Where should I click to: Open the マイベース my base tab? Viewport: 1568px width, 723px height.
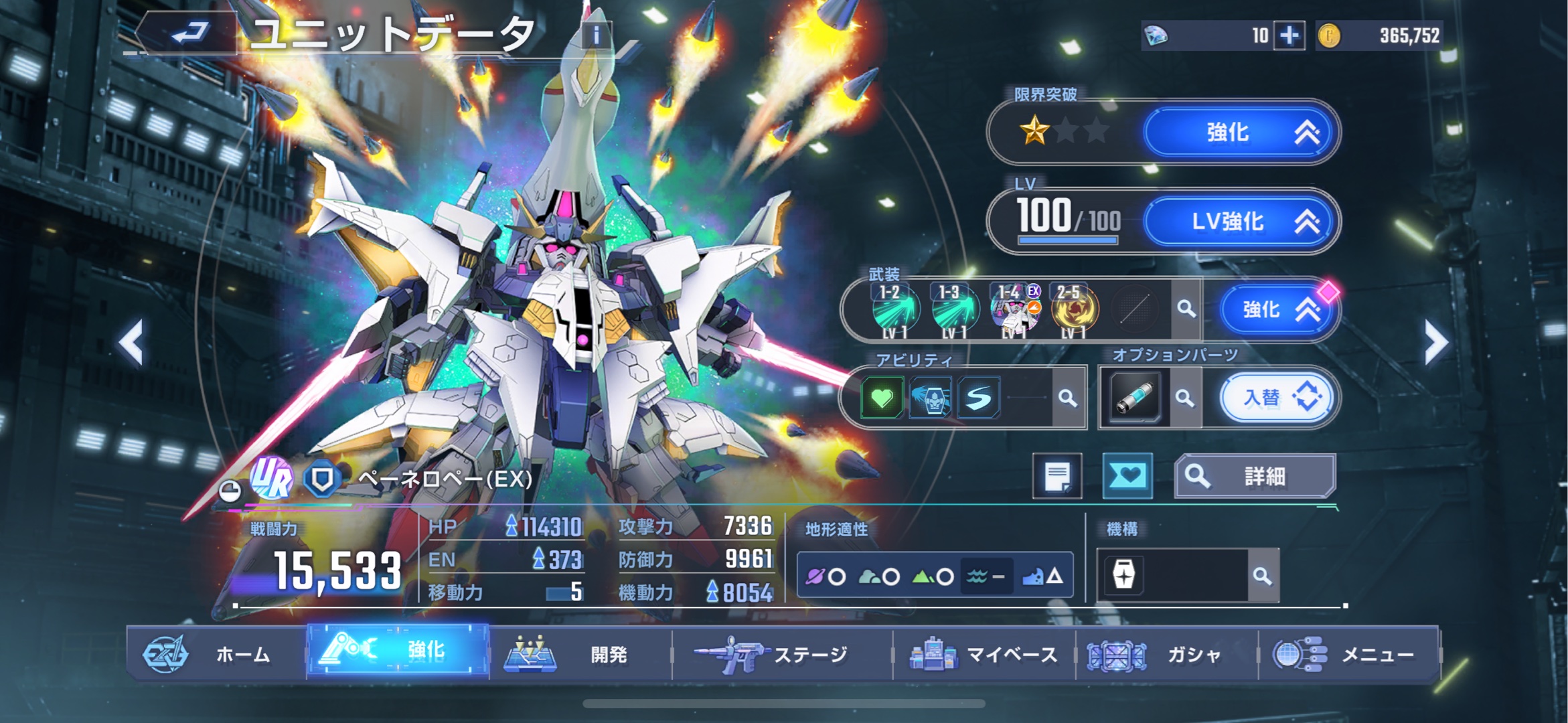(x=984, y=653)
